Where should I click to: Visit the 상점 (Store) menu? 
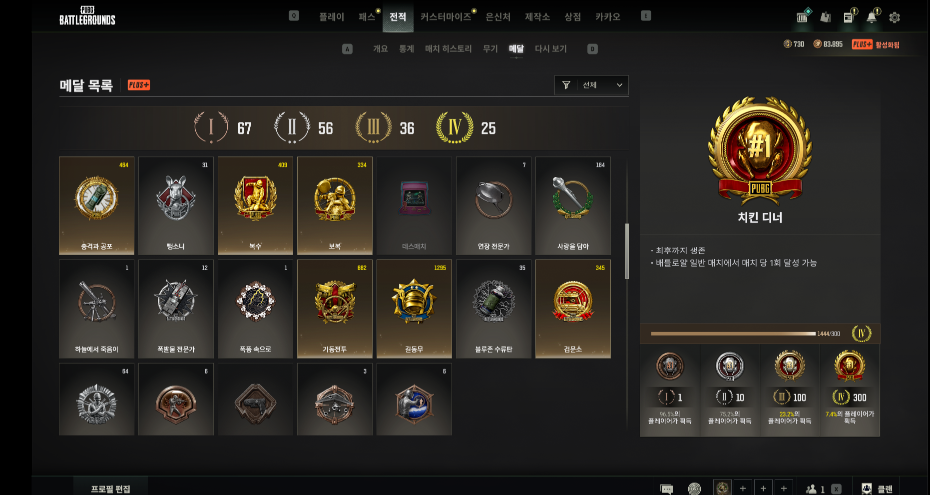pos(572,17)
